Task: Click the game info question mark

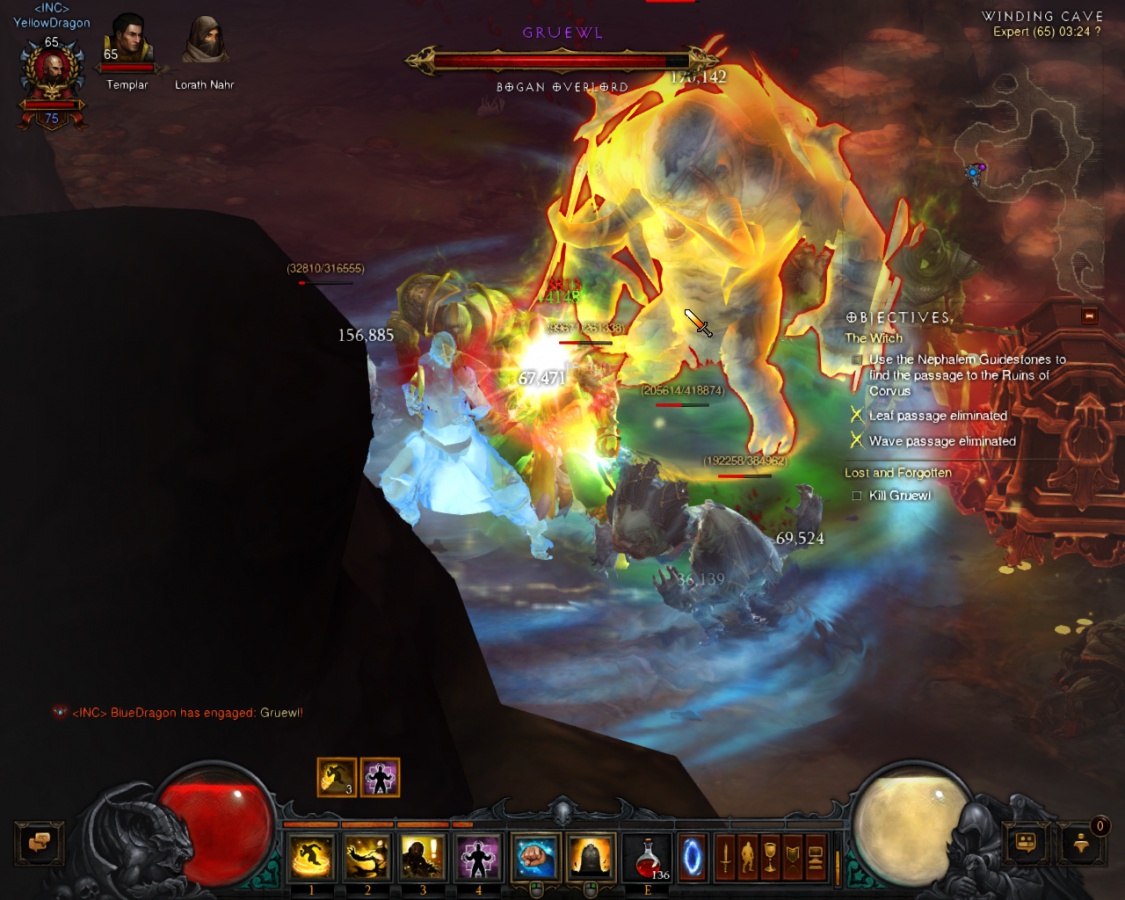Action: [1097, 32]
